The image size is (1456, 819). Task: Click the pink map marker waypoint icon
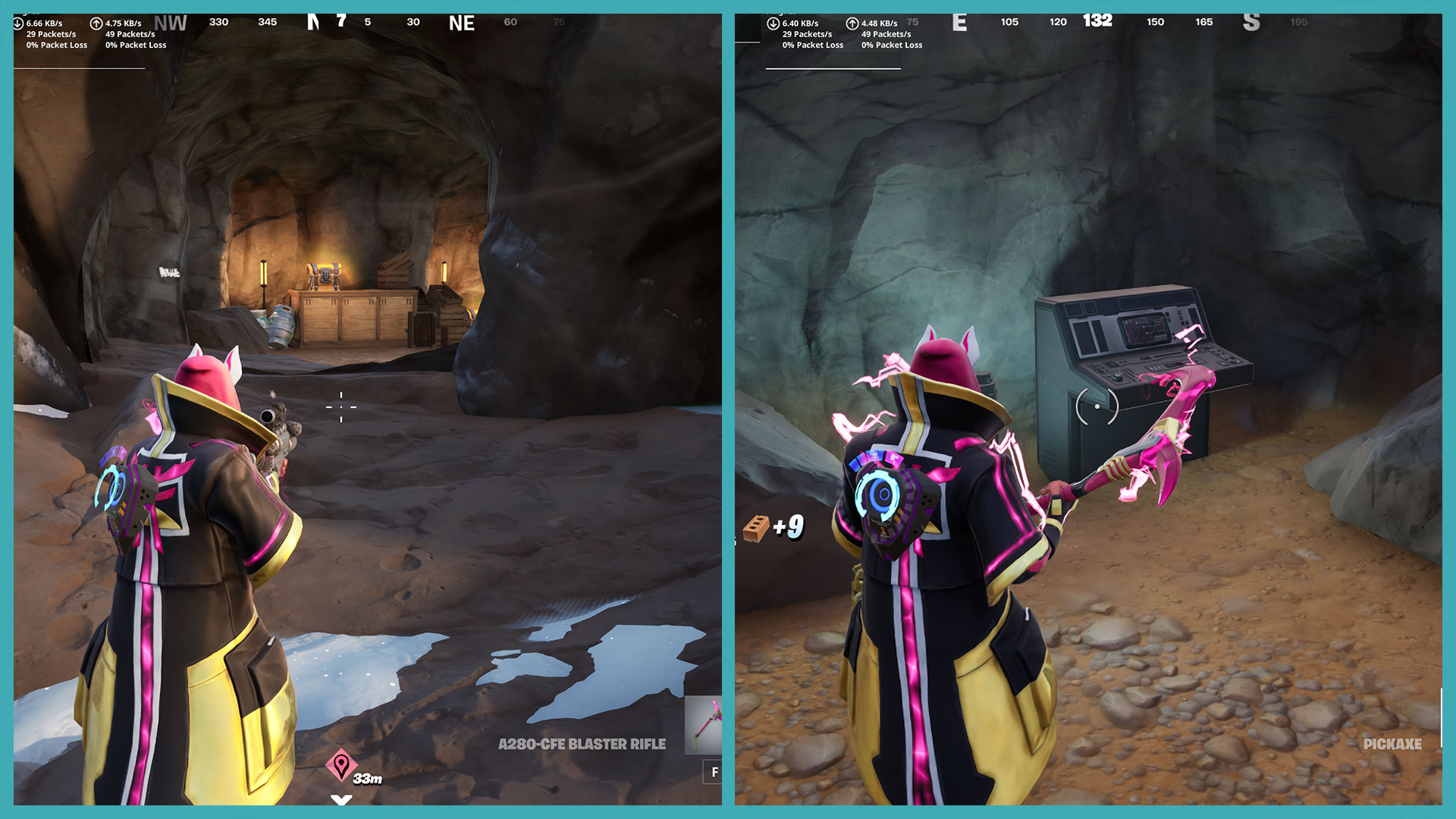[x=341, y=765]
